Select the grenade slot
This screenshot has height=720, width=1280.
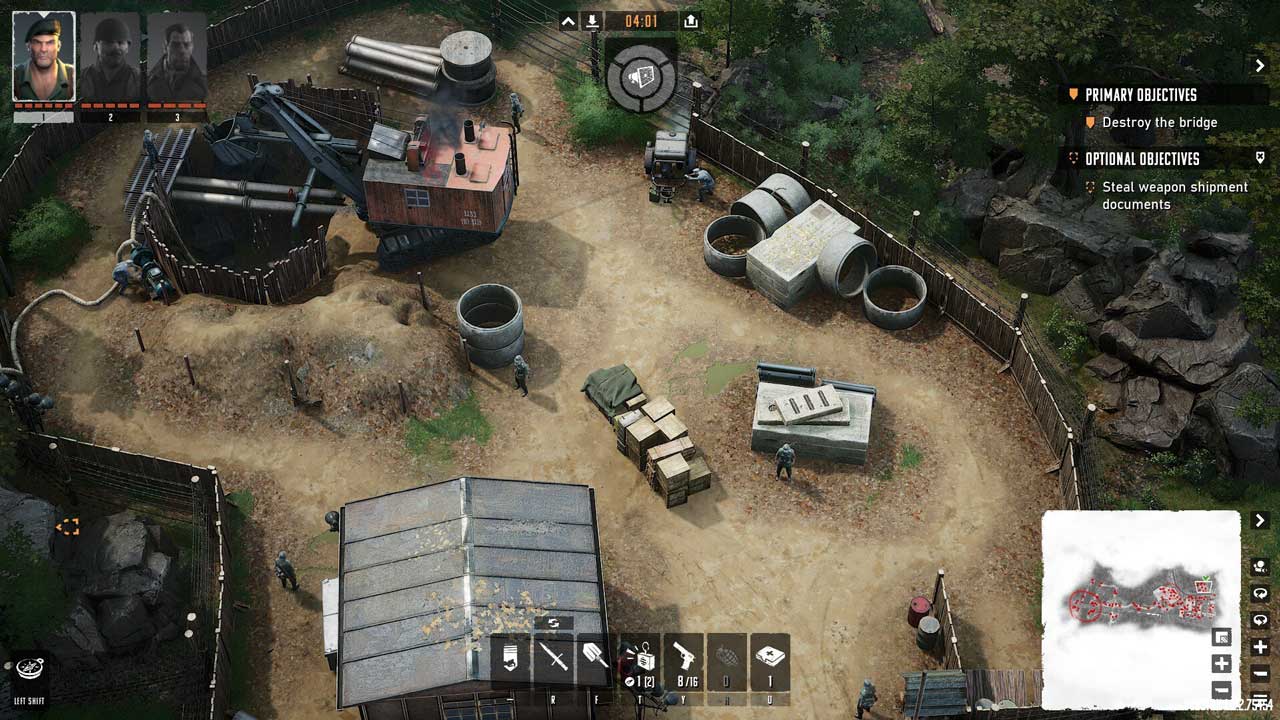[x=727, y=659]
